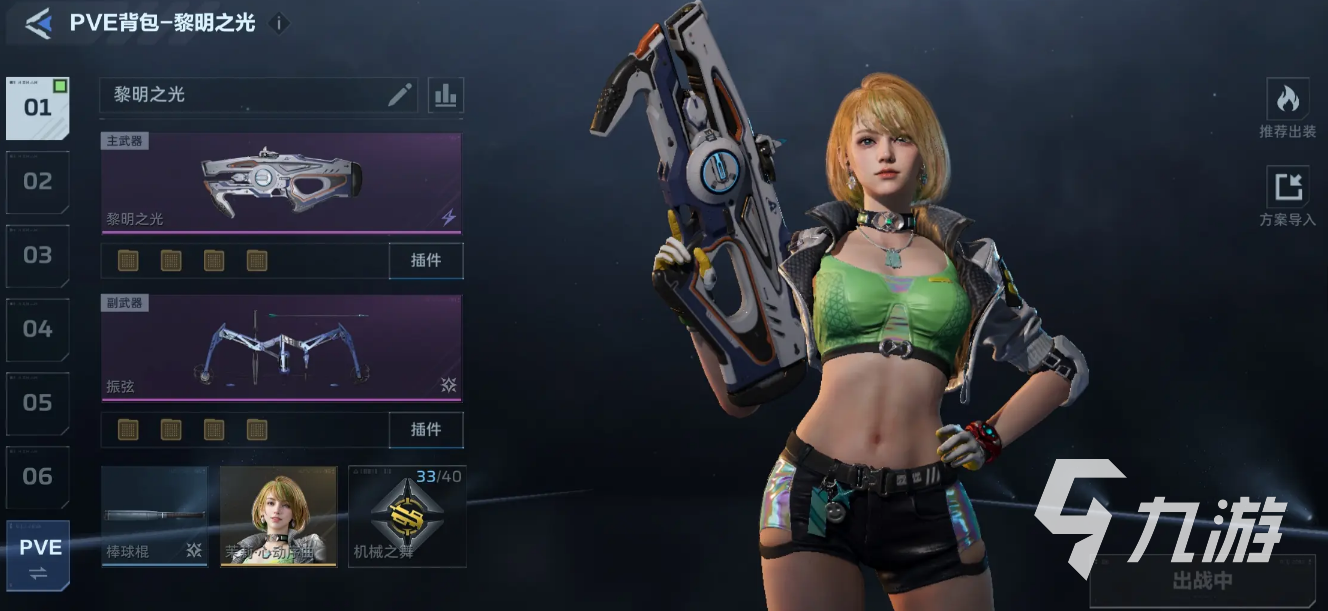Select loadout tab 06
This screenshot has width=1328, height=611.
[x=38, y=477]
